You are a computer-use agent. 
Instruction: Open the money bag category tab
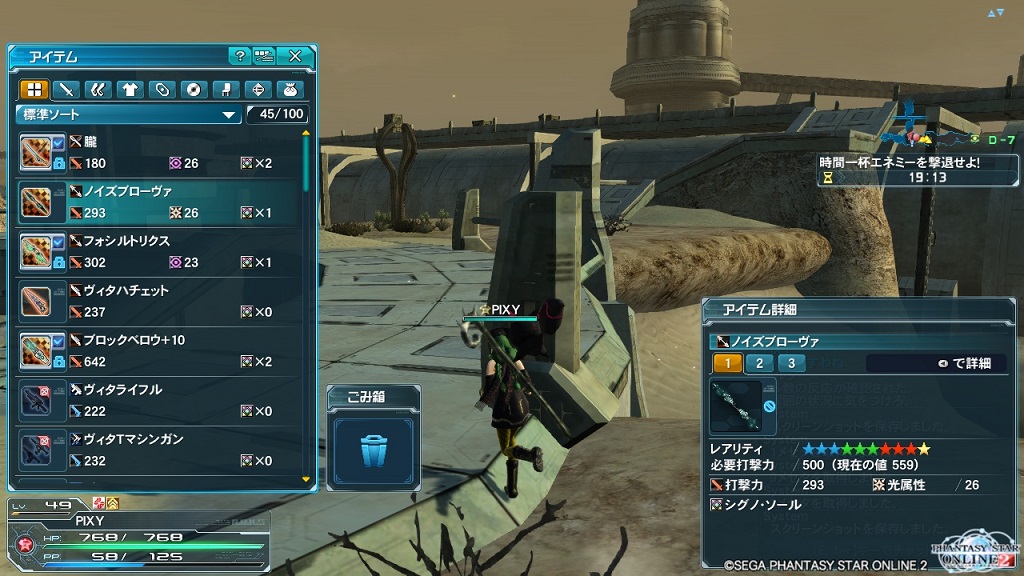(290, 89)
